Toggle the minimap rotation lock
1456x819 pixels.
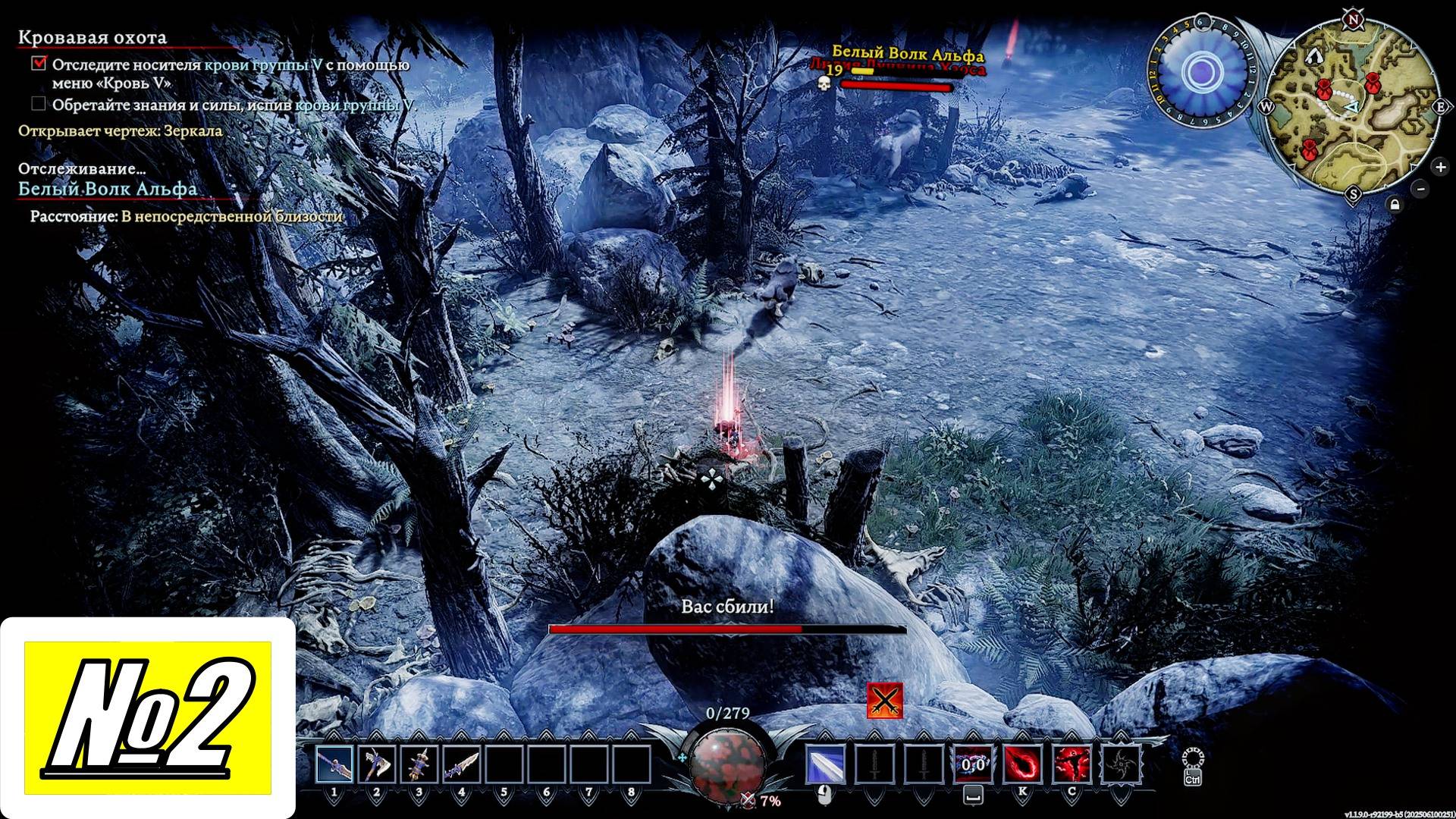[x=1395, y=205]
